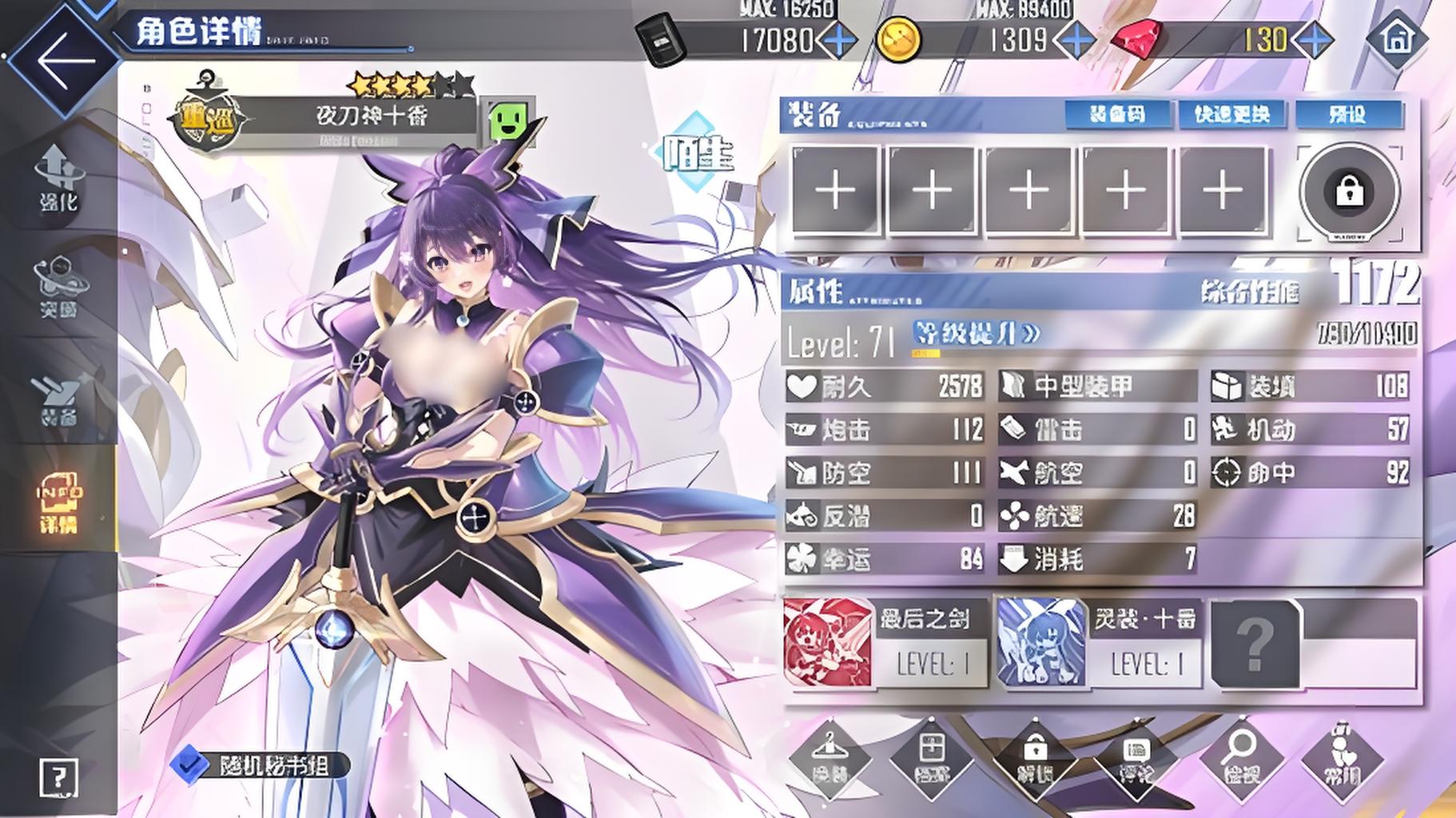Add coins with the plus button
This screenshot has width=1456, height=818.
(1075, 40)
